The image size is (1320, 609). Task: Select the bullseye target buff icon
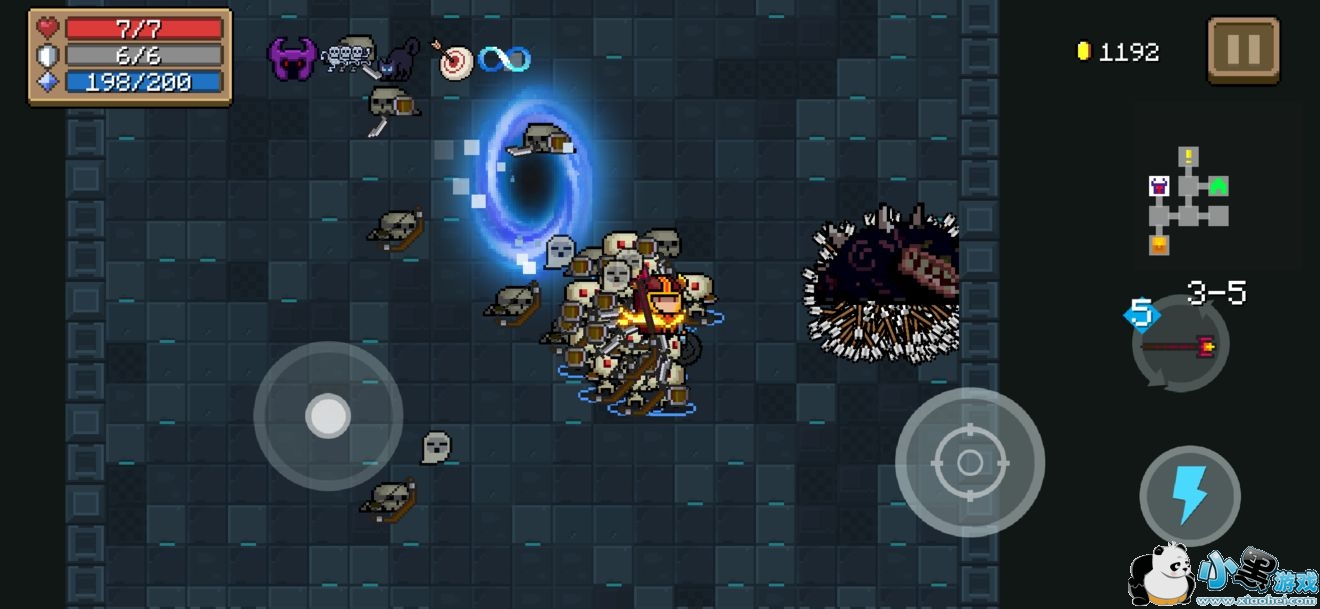pos(455,60)
